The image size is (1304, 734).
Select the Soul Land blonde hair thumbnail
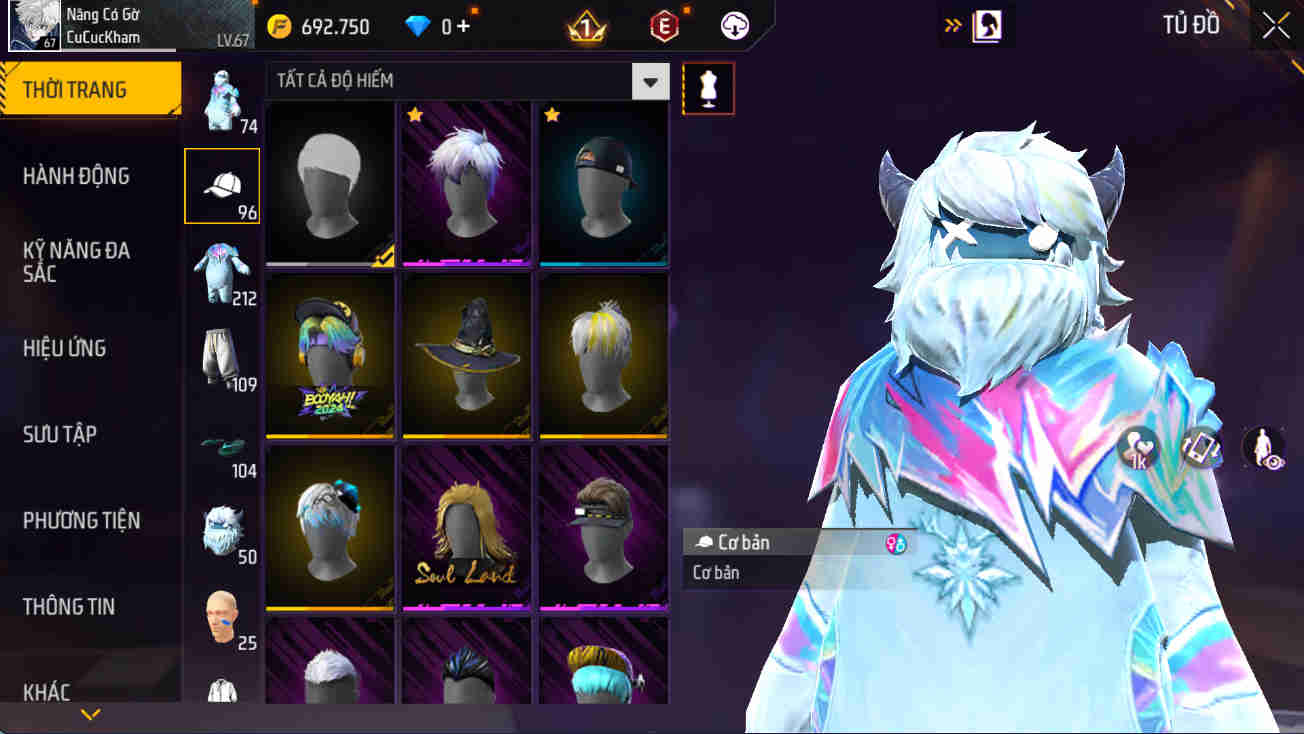tap(466, 525)
